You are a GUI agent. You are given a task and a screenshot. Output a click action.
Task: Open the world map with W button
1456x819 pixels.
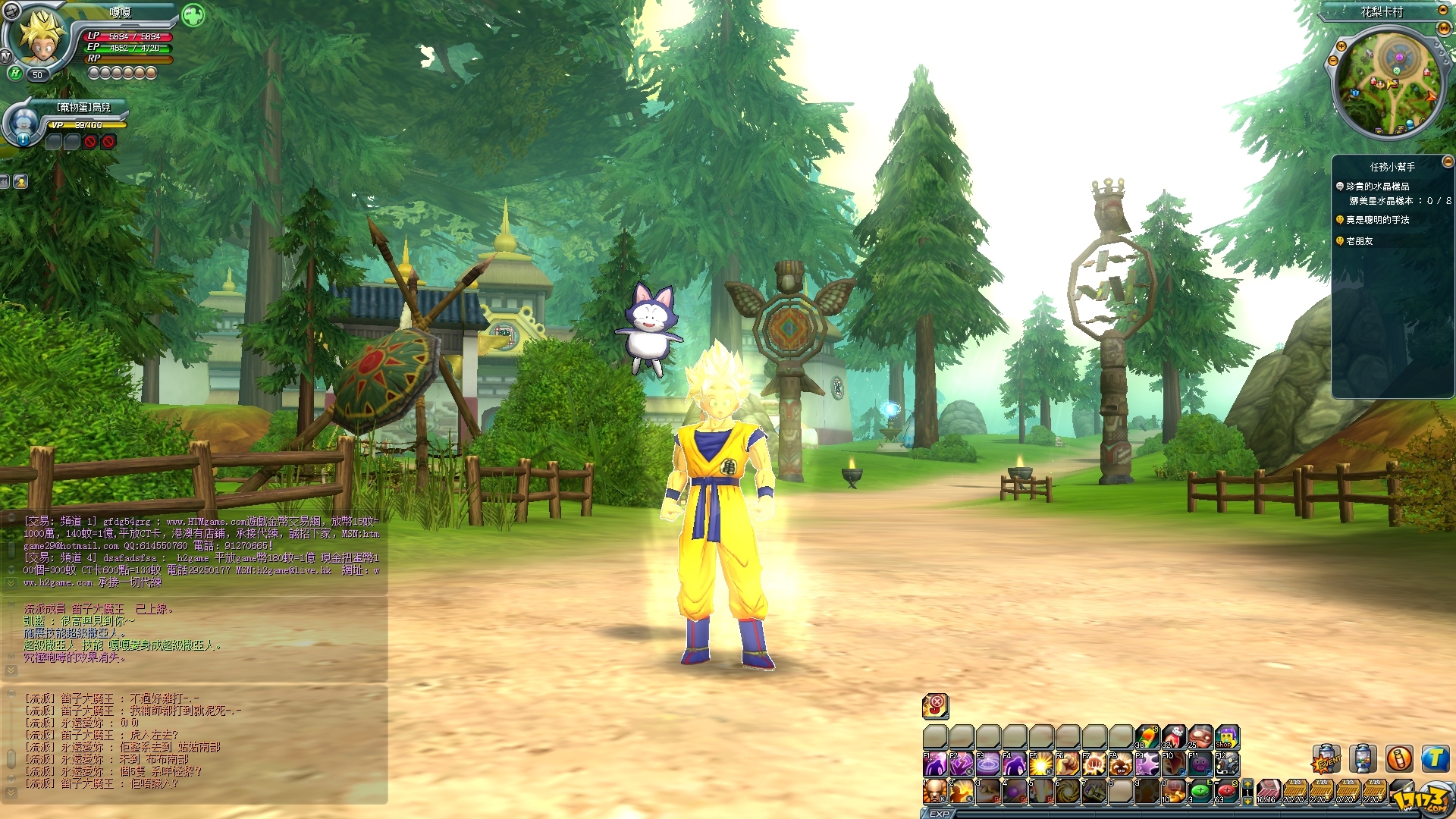[x=1444, y=28]
